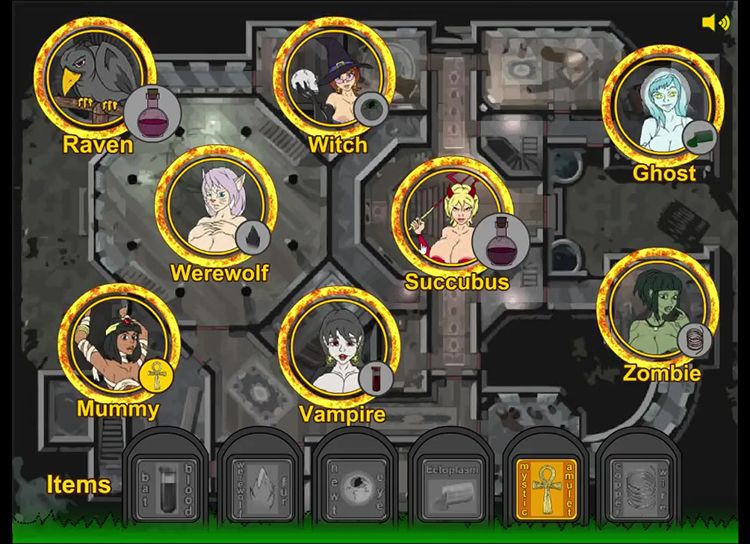The image size is (750, 544).
Task: Choose the Ectoplasm item tombstone
Action: pyautogui.click(x=450, y=480)
